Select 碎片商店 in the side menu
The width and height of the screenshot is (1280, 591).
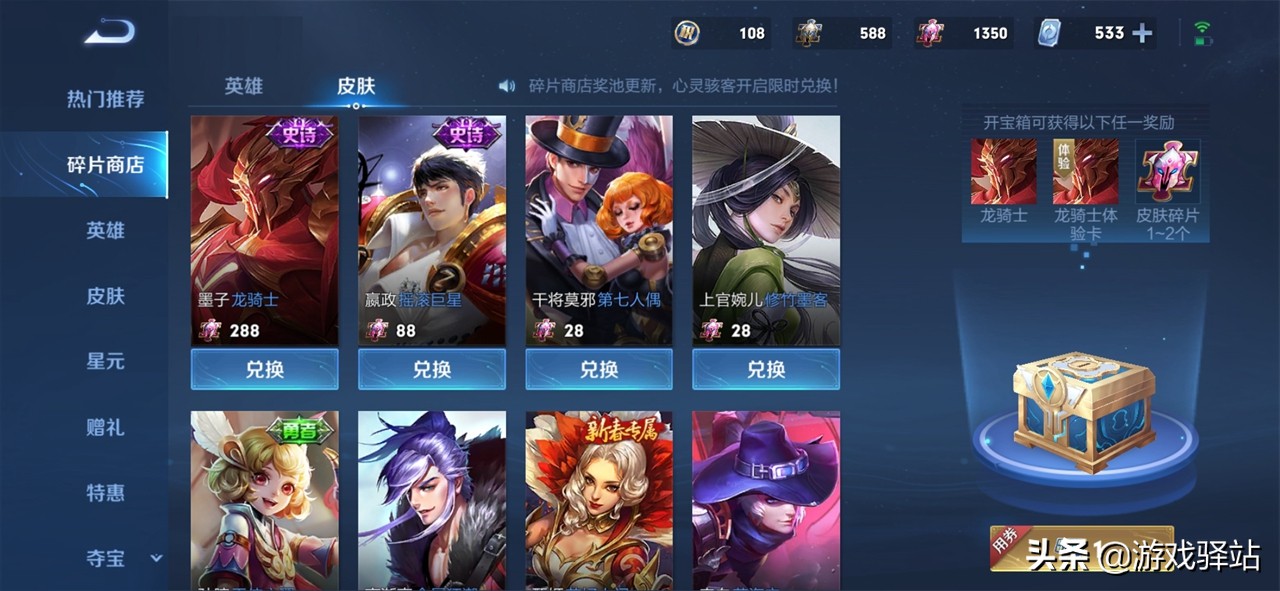(x=105, y=165)
